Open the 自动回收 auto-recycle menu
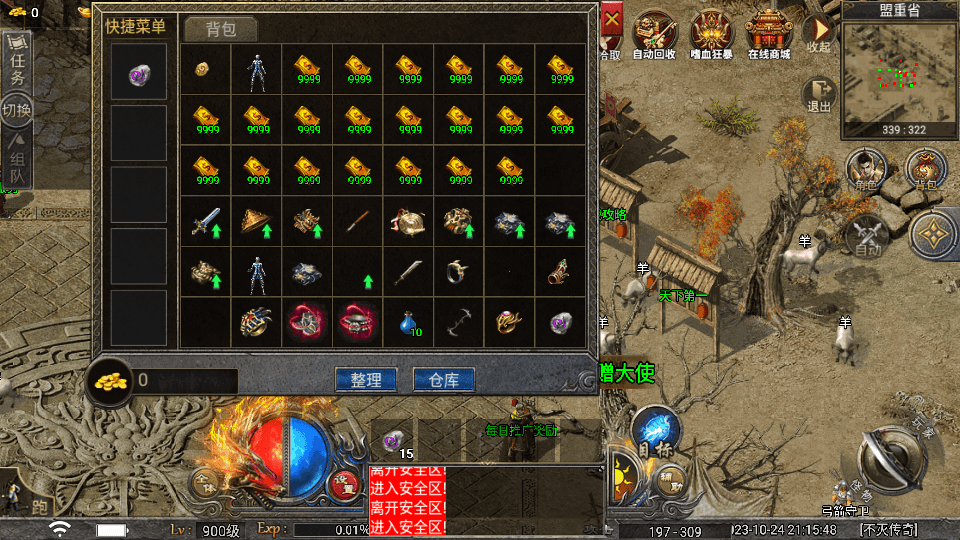 654,35
